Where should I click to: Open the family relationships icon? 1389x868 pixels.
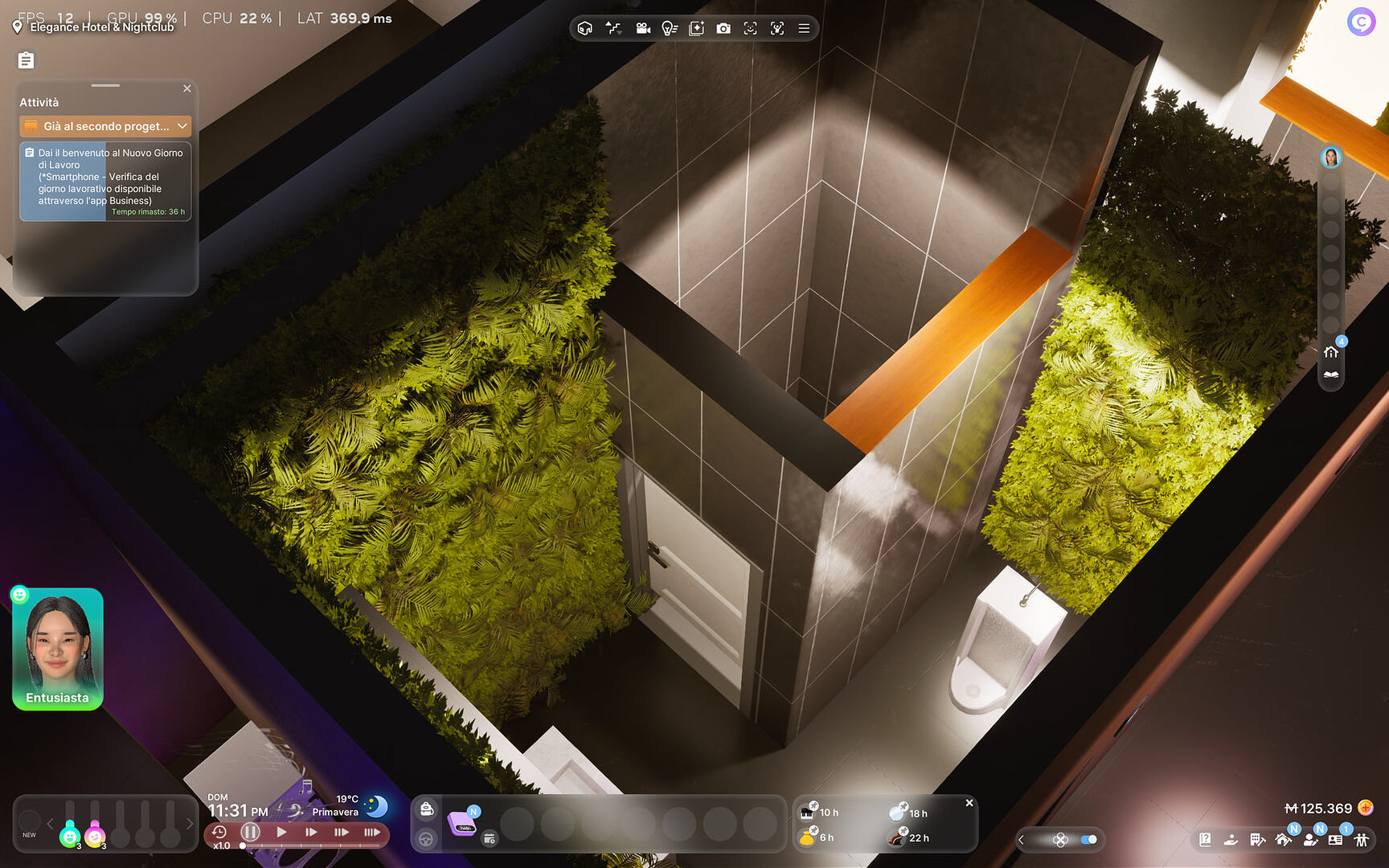[x=1361, y=841]
